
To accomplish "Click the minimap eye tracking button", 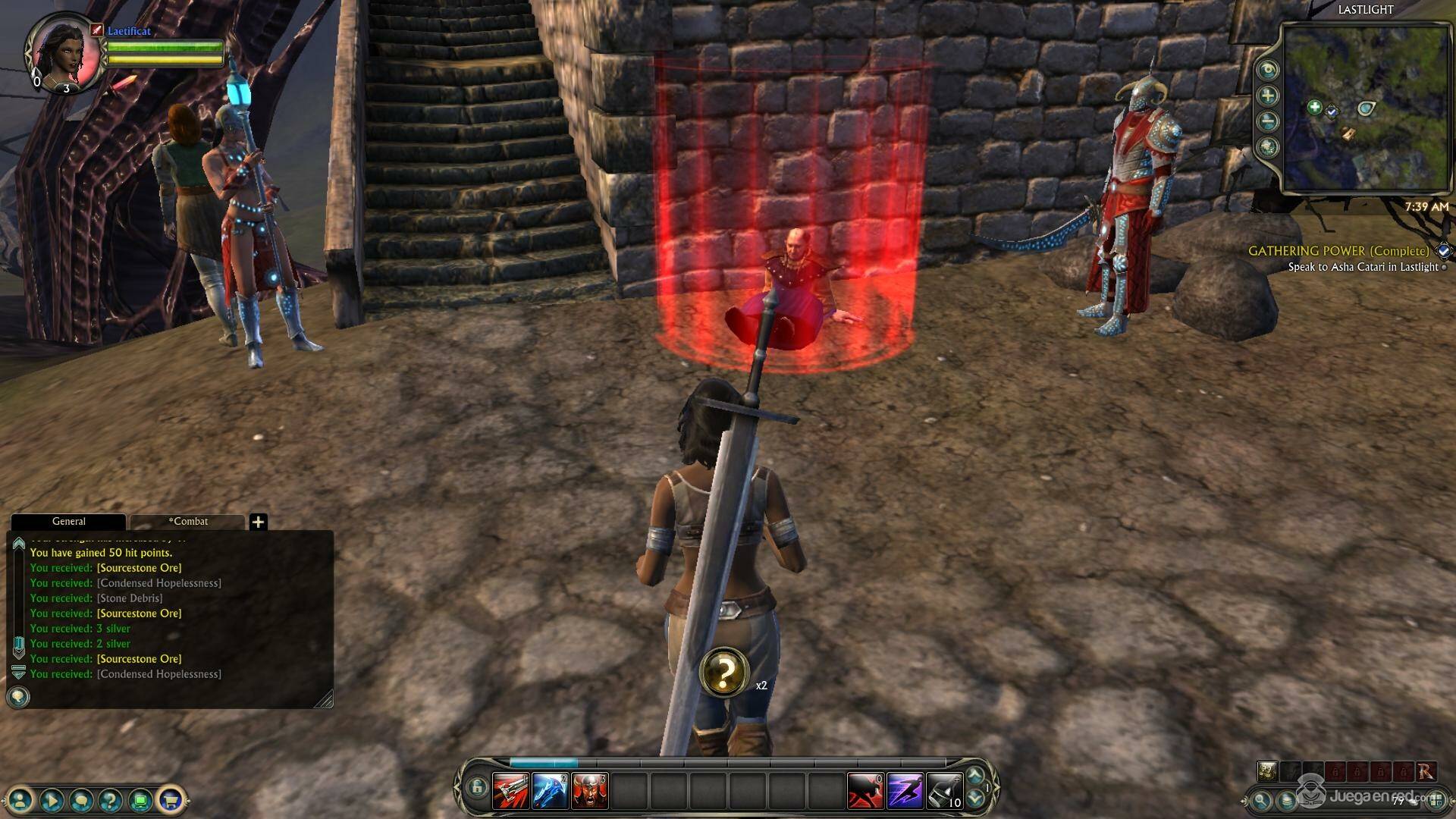I will coord(1267,70).
